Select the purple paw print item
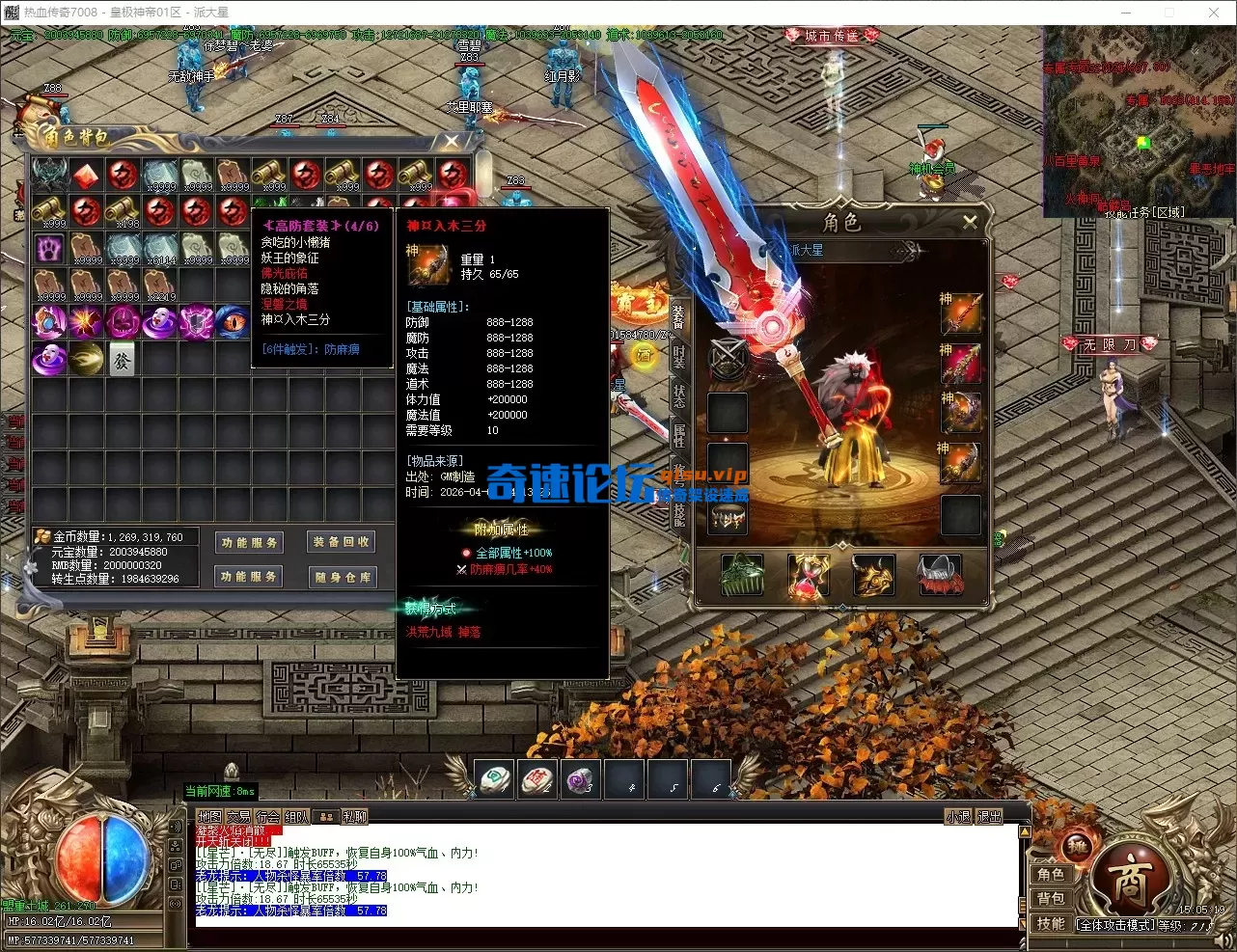This screenshot has height=952, width=1237. pyautogui.click(x=49, y=248)
